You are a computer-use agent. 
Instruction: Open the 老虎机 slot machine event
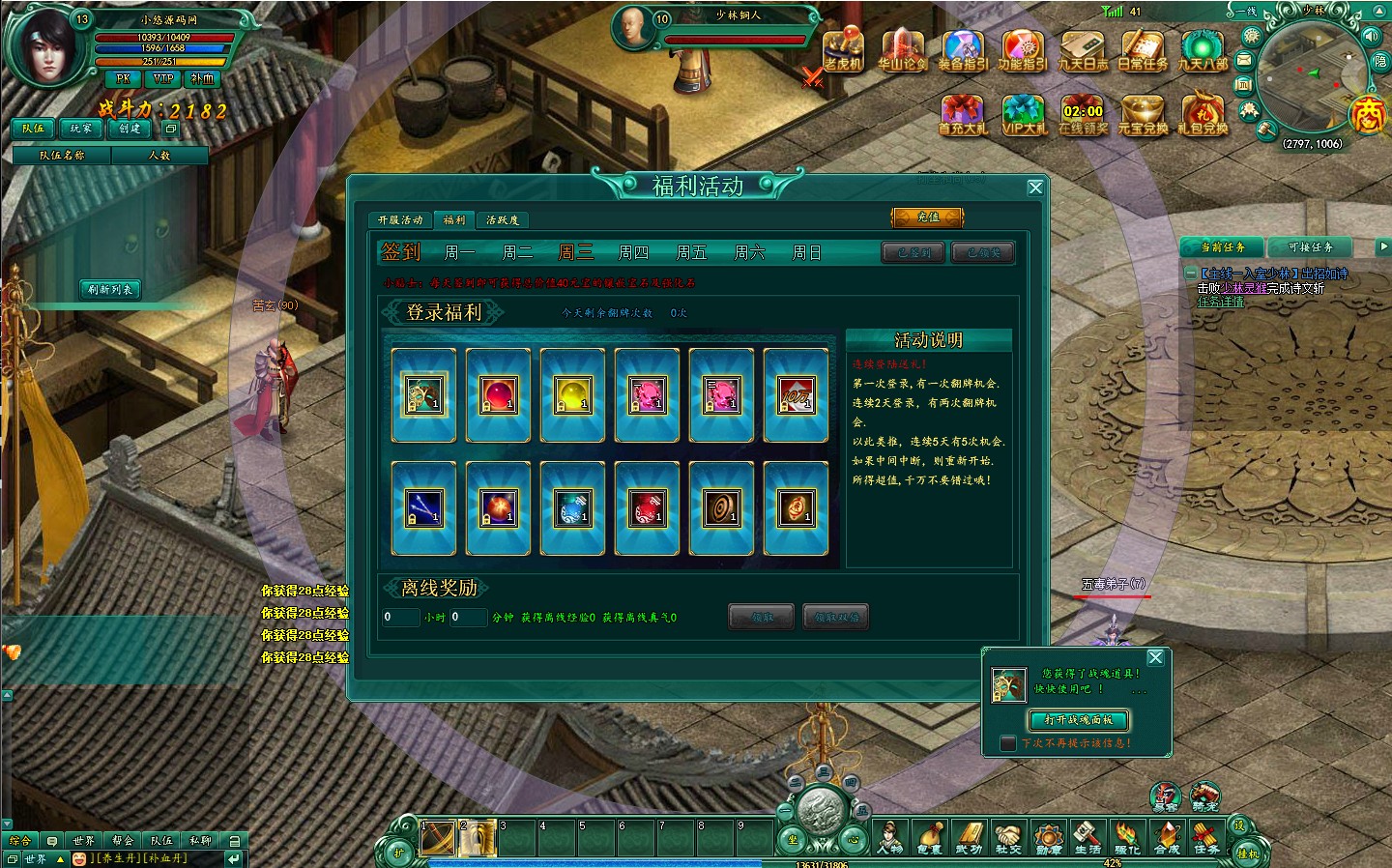click(842, 50)
